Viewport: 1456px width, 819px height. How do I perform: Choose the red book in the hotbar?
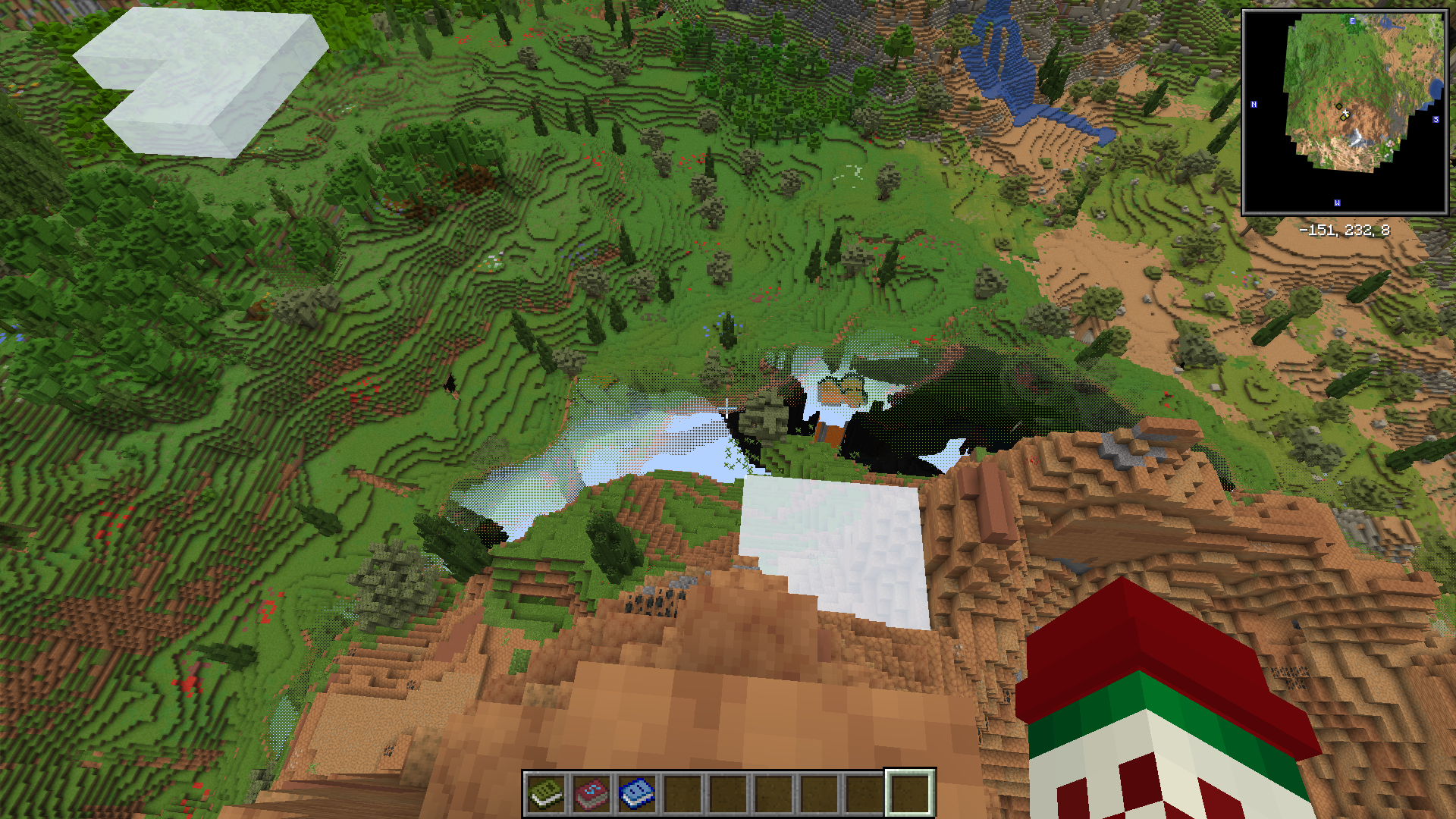(x=591, y=793)
